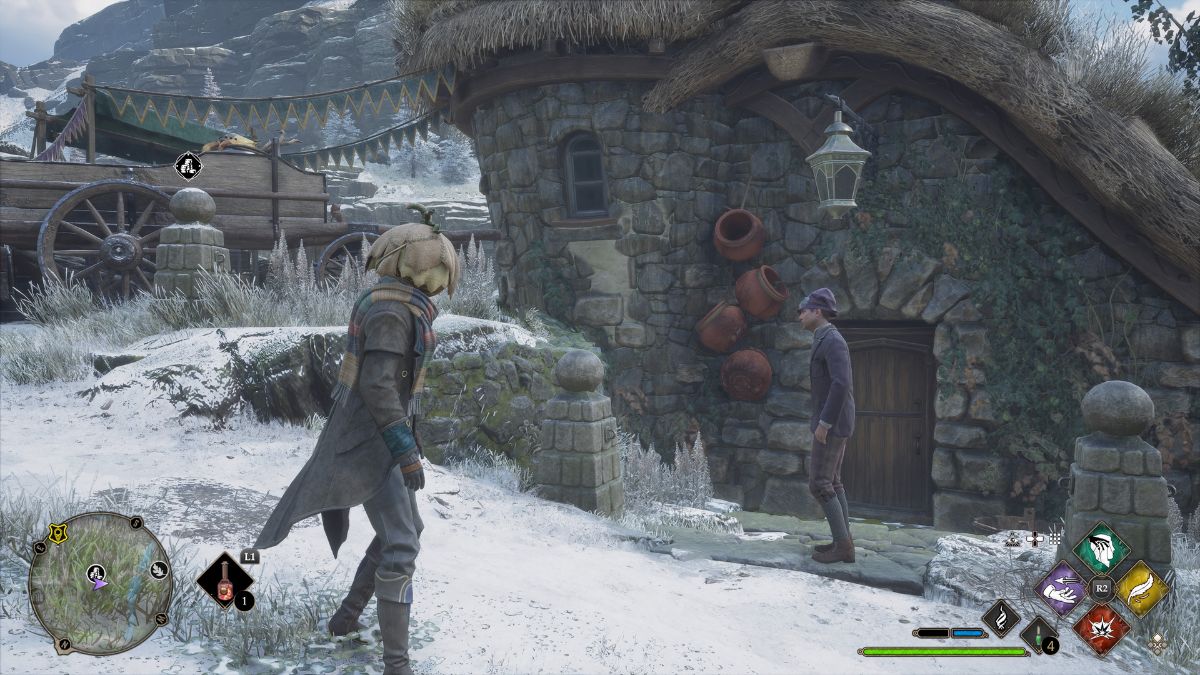Click the vendor coin icon on the minimap
This screenshot has height=675, width=1200.
point(98,573)
